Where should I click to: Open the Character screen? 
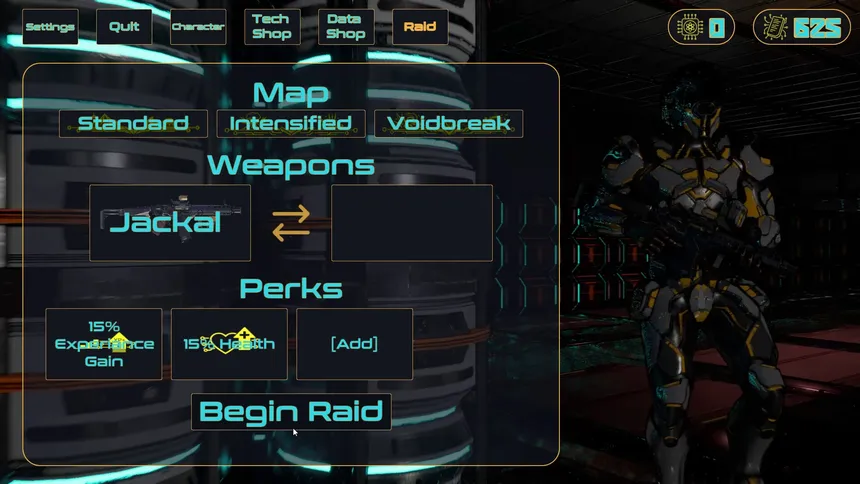pyautogui.click(x=198, y=27)
